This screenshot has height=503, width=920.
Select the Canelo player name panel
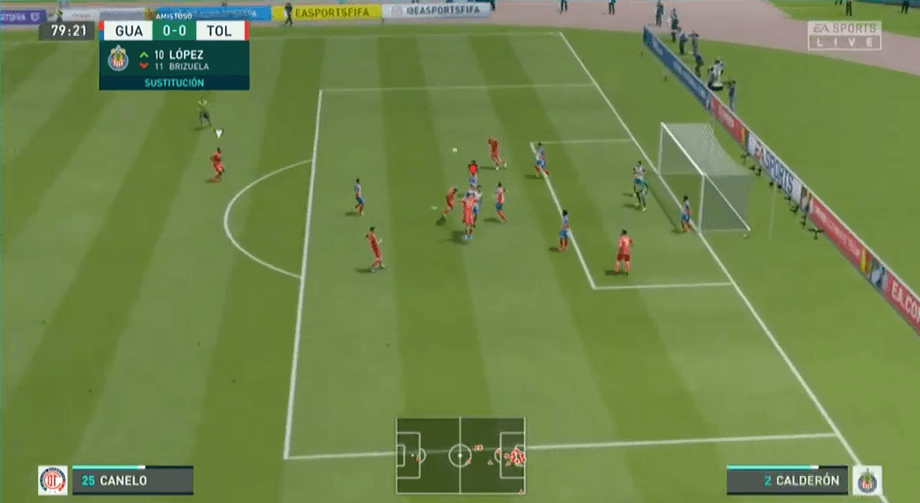132,481
